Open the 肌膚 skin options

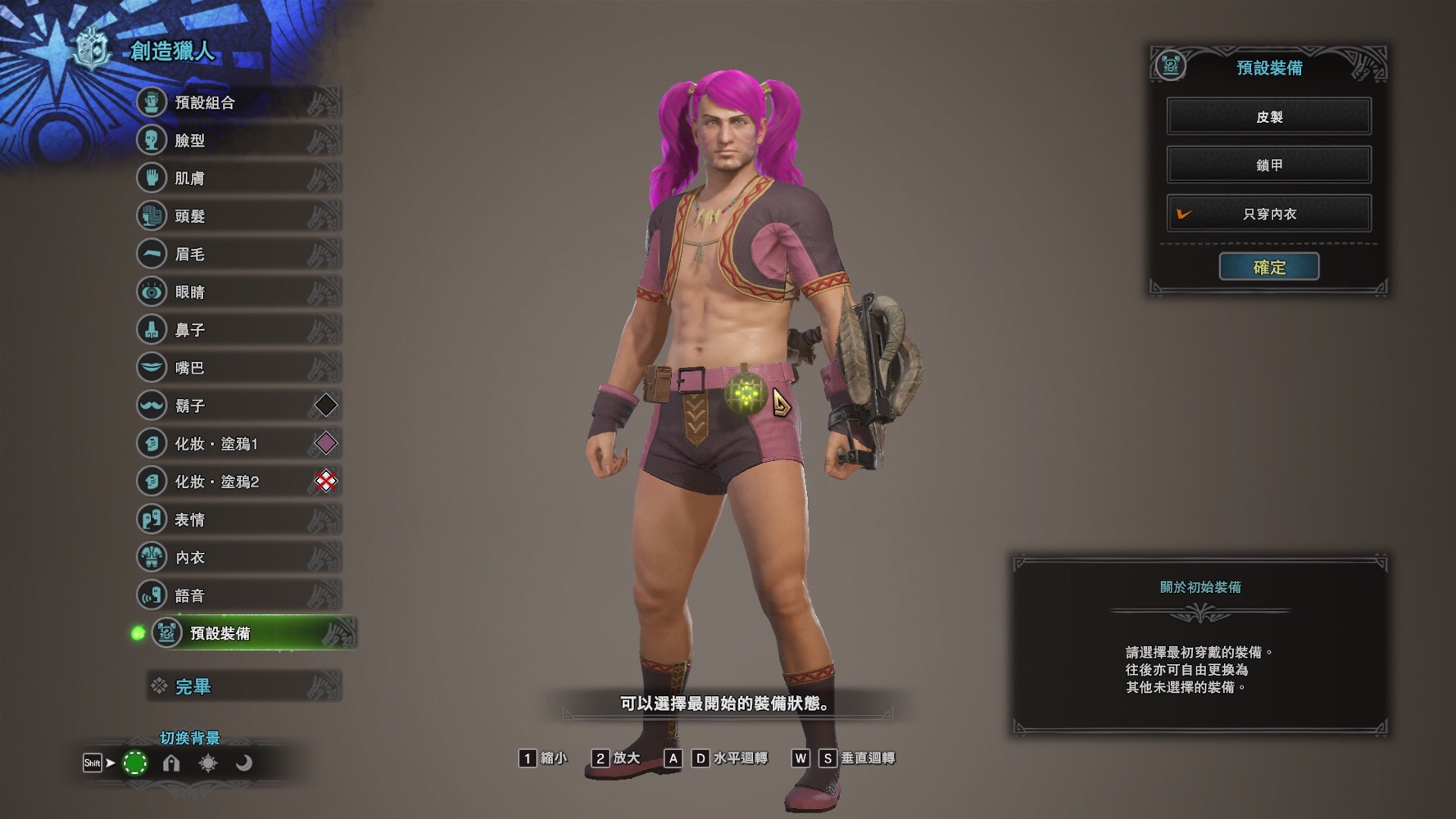238,178
